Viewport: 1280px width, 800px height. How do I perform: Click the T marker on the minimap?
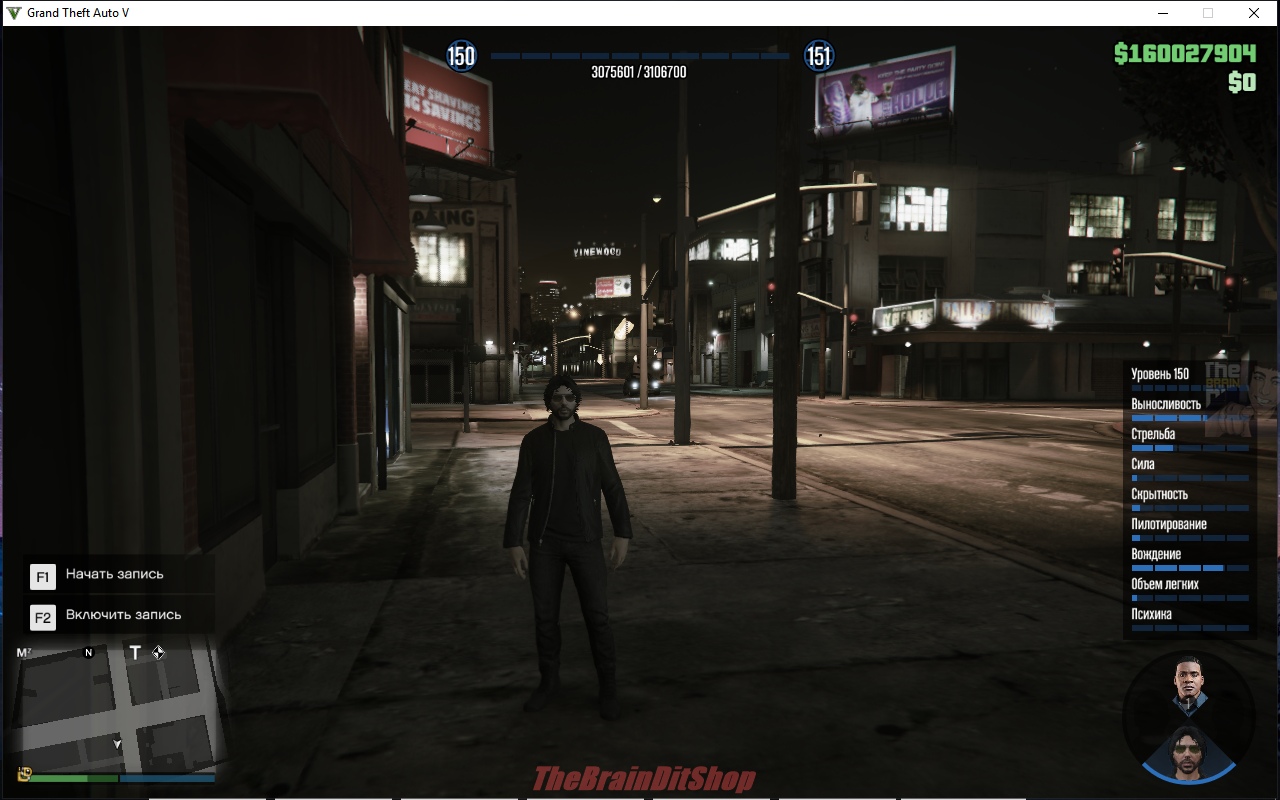[x=136, y=653]
